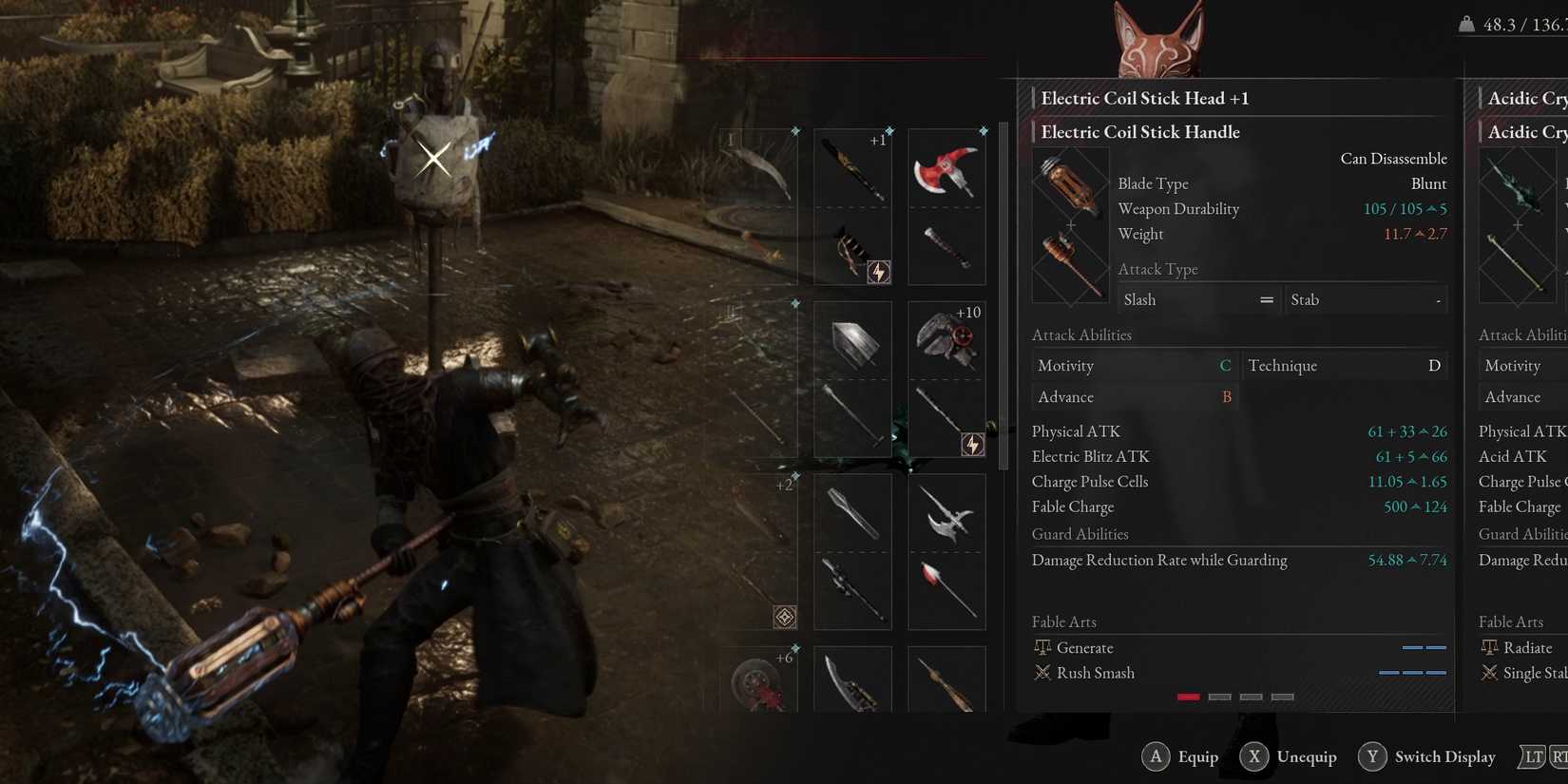This screenshot has height=784, width=1568.
Task: Select the Single Stab Fable Art icon
Action: tap(1488, 673)
